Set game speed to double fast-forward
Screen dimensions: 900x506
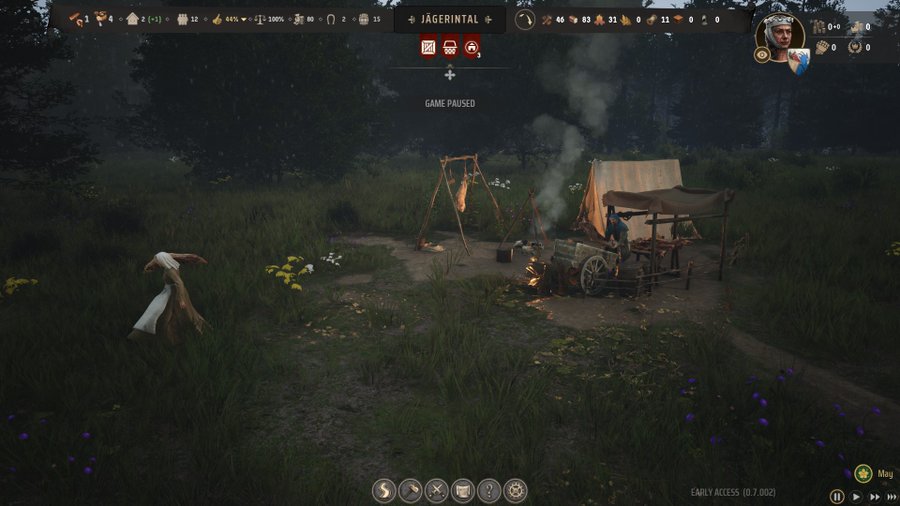pyautogui.click(x=874, y=496)
